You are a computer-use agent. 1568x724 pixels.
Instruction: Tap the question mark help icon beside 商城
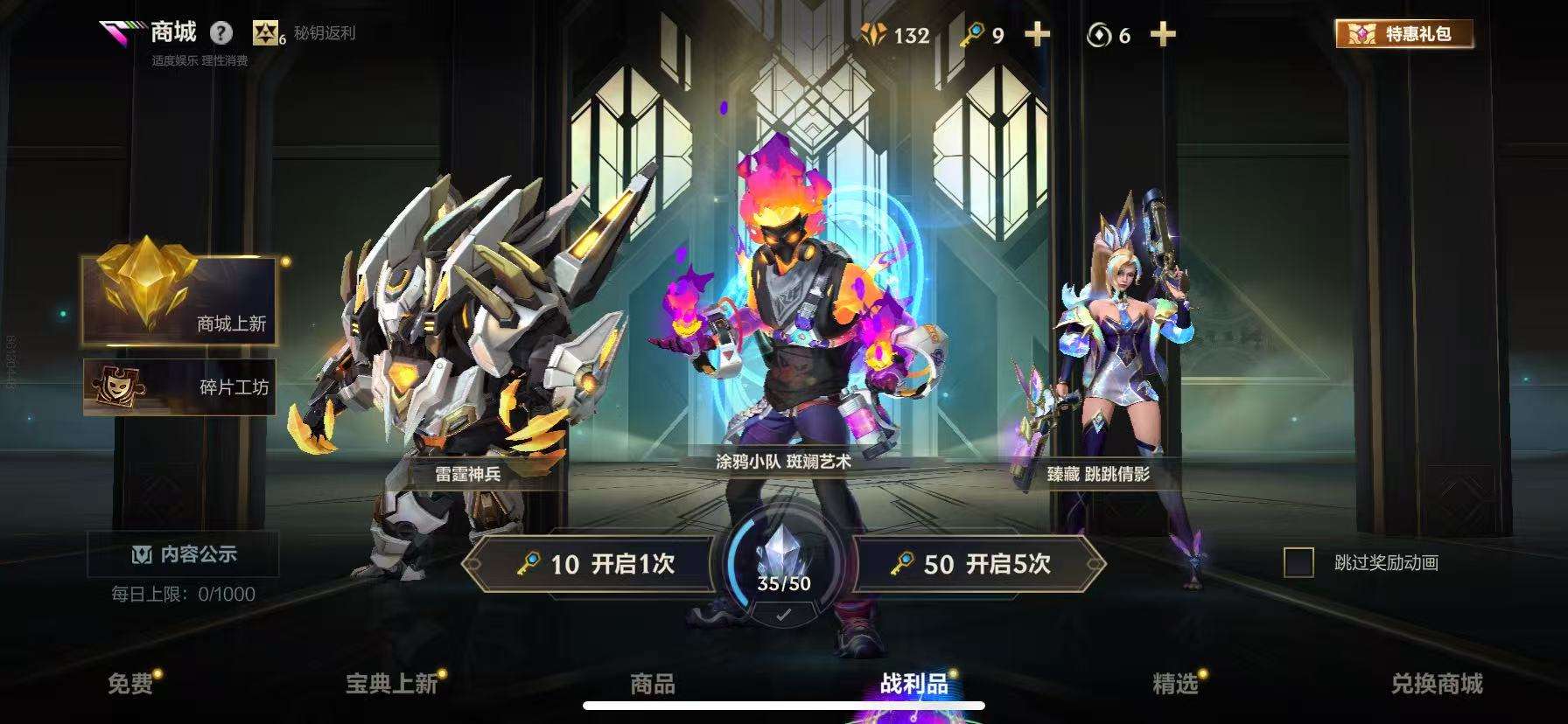click(221, 31)
